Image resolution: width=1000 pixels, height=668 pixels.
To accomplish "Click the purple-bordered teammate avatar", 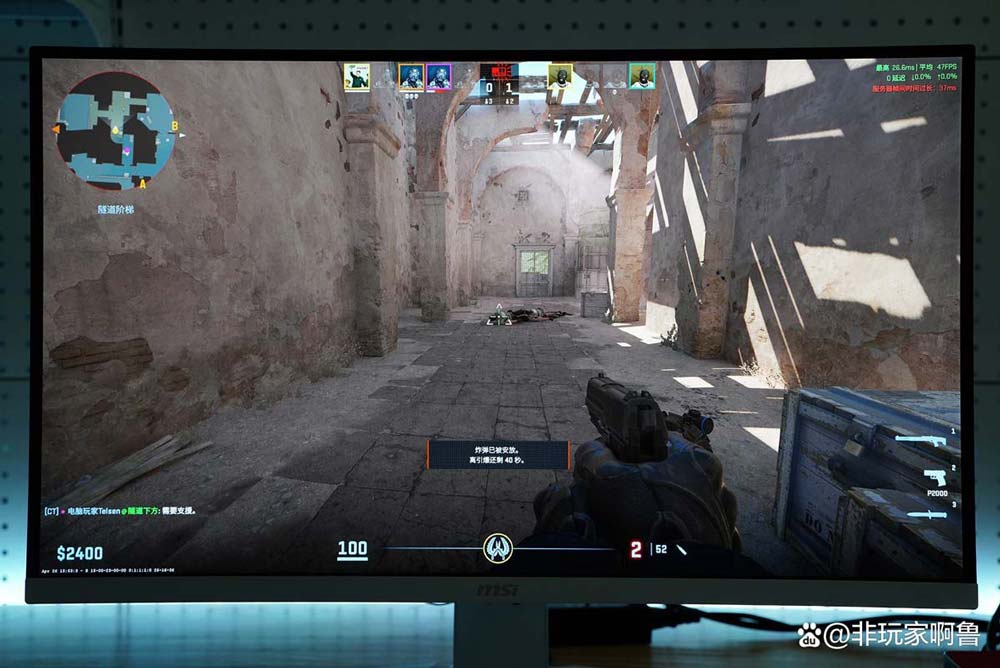I will [x=438, y=77].
